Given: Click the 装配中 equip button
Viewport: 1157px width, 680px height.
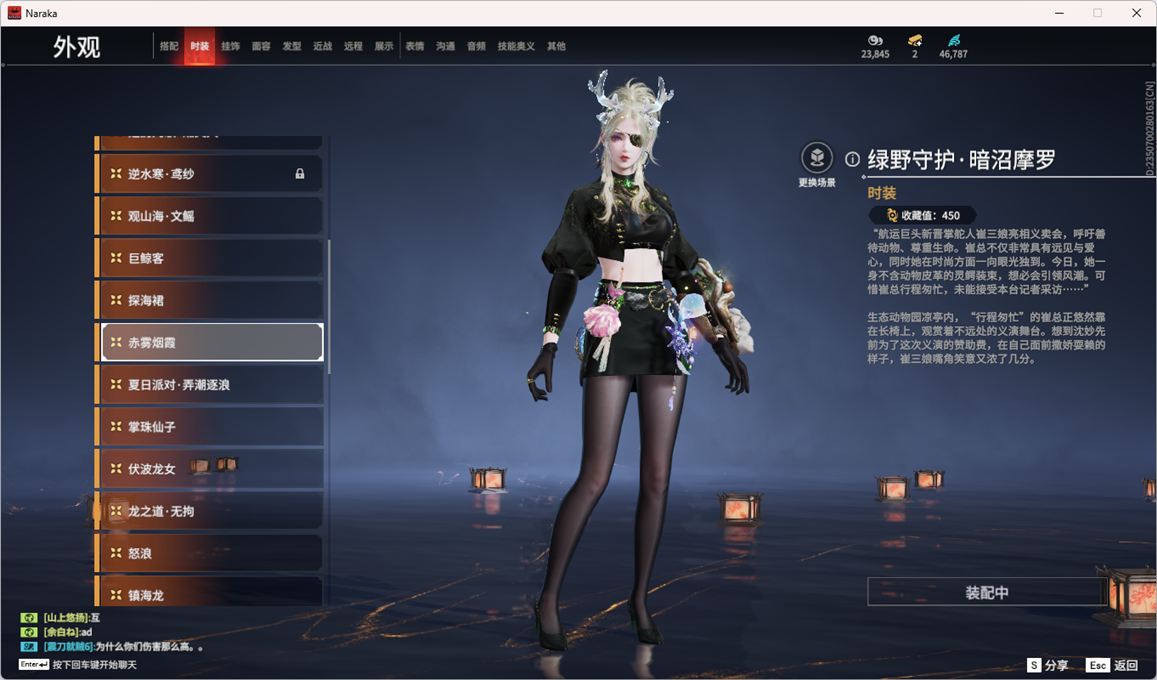Looking at the screenshot, I should pos(986,592).
